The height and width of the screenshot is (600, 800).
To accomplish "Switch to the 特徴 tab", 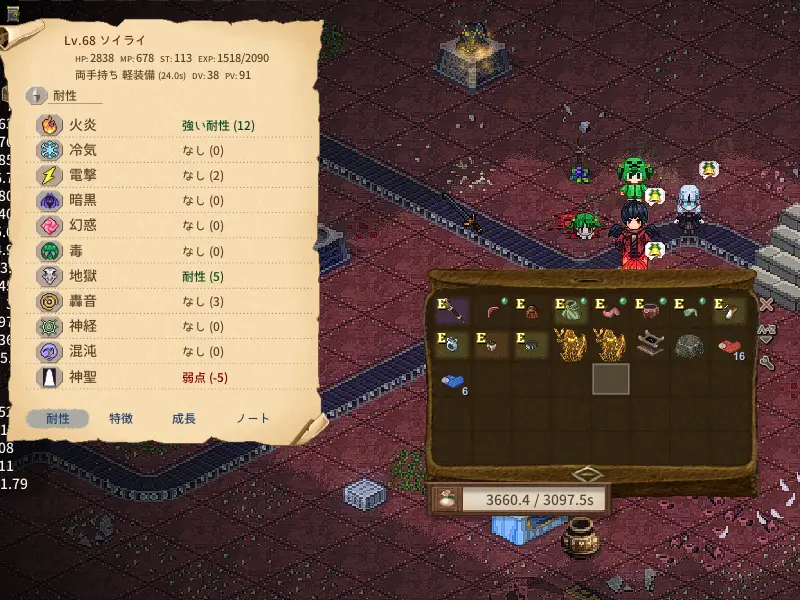I will click(121, 419).
